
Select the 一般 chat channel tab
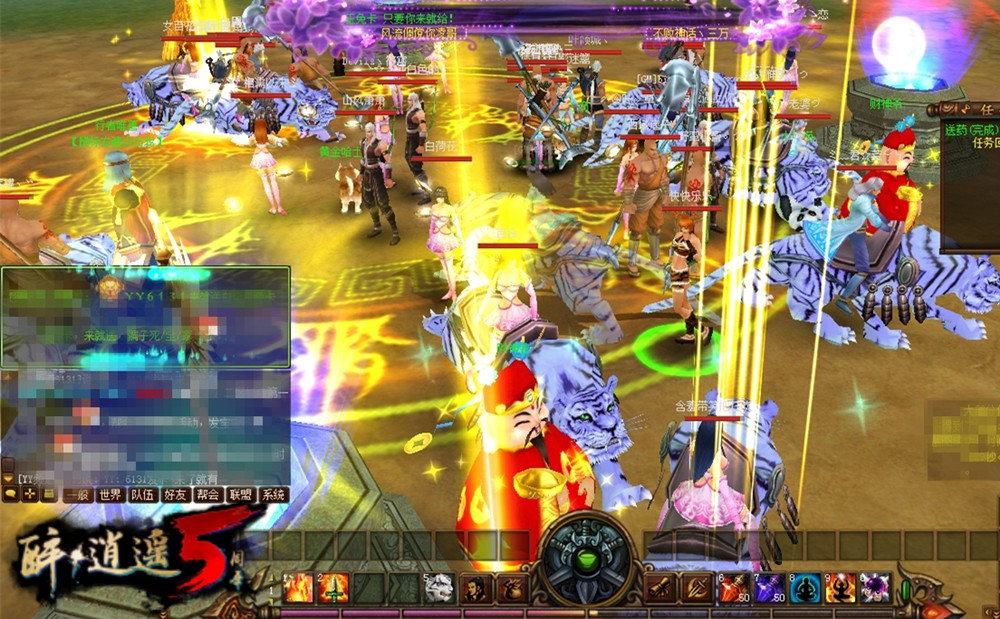pos(77,494)
